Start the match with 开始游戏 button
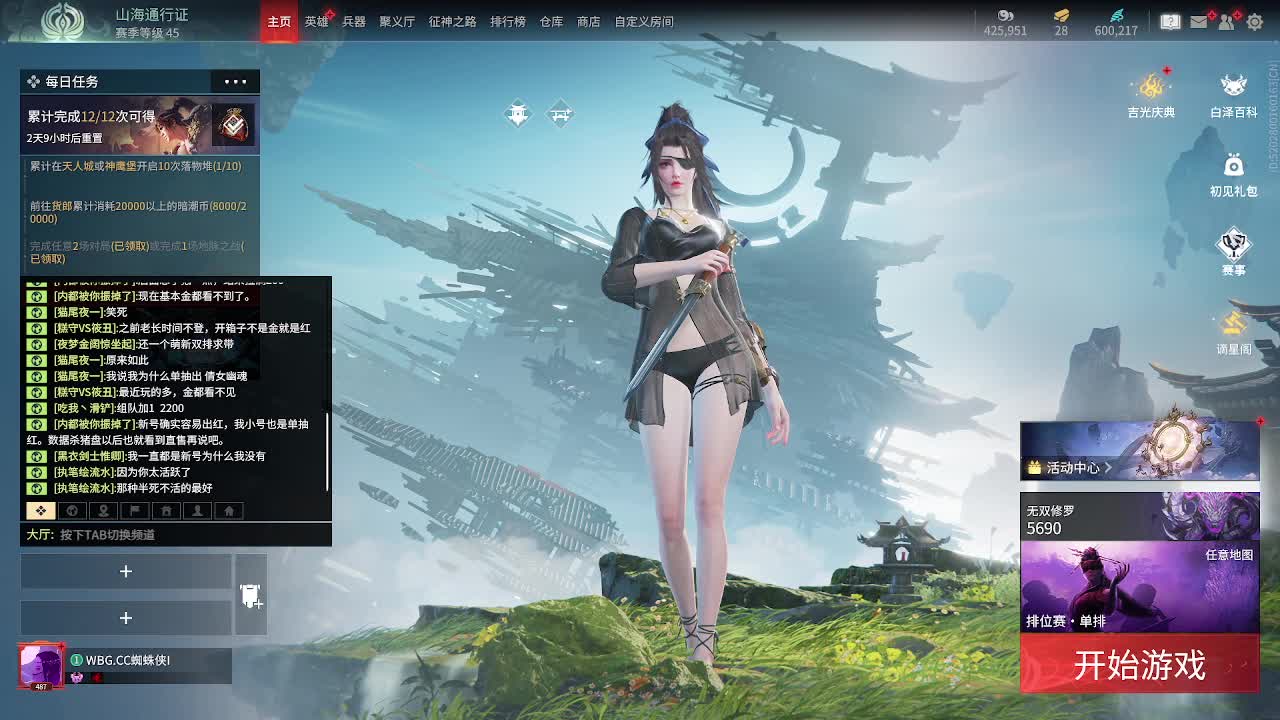1280x720 pixels. [1139, 665]
